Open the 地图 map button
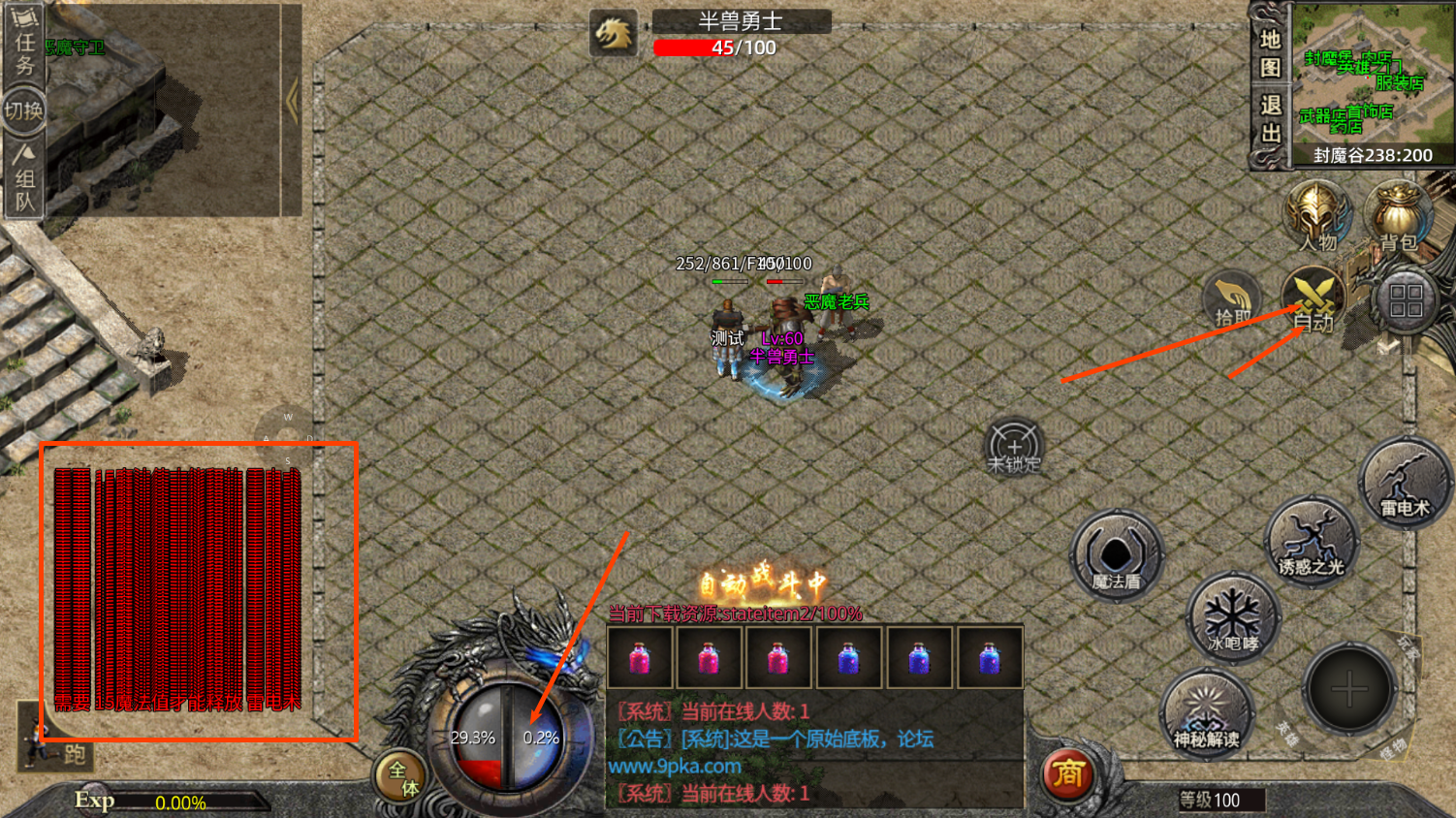Screen dimensions: 1456x818 tap(1270, 52)
